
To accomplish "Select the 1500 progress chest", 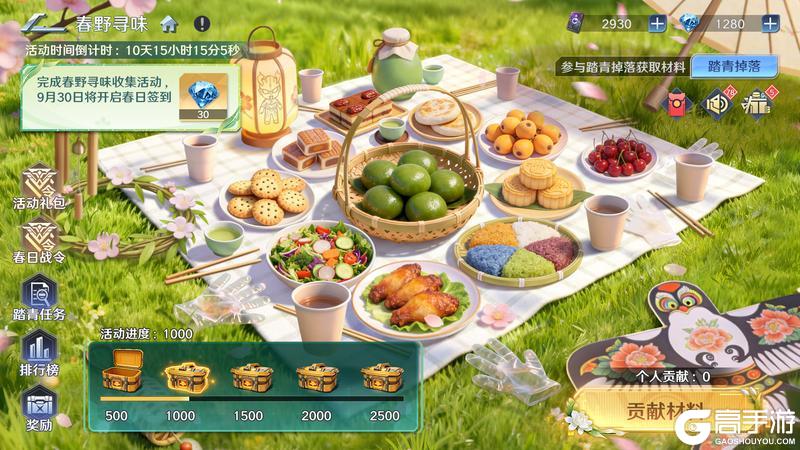I will (247, 377).
